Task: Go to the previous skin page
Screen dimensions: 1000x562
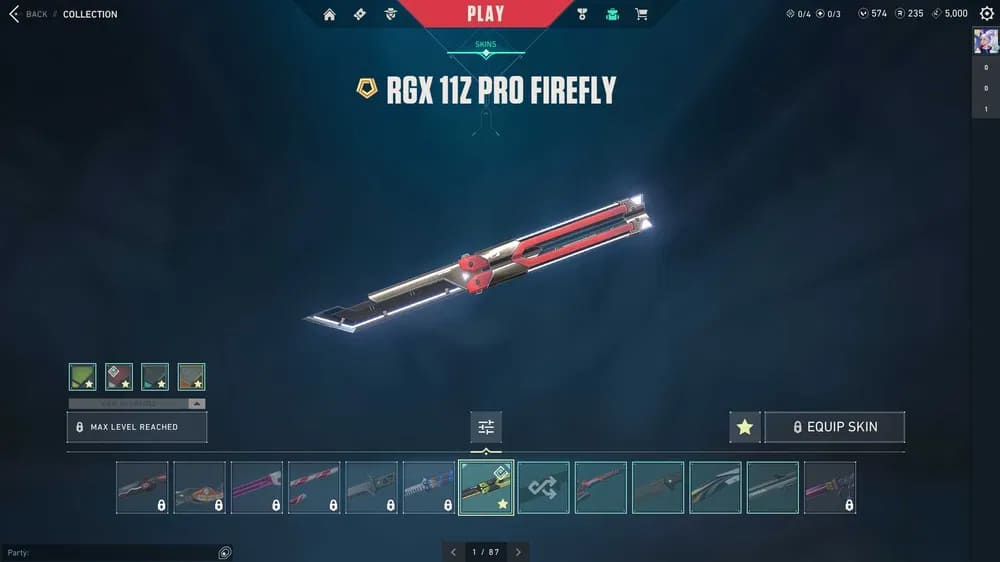Action: (x=453, y=551)
